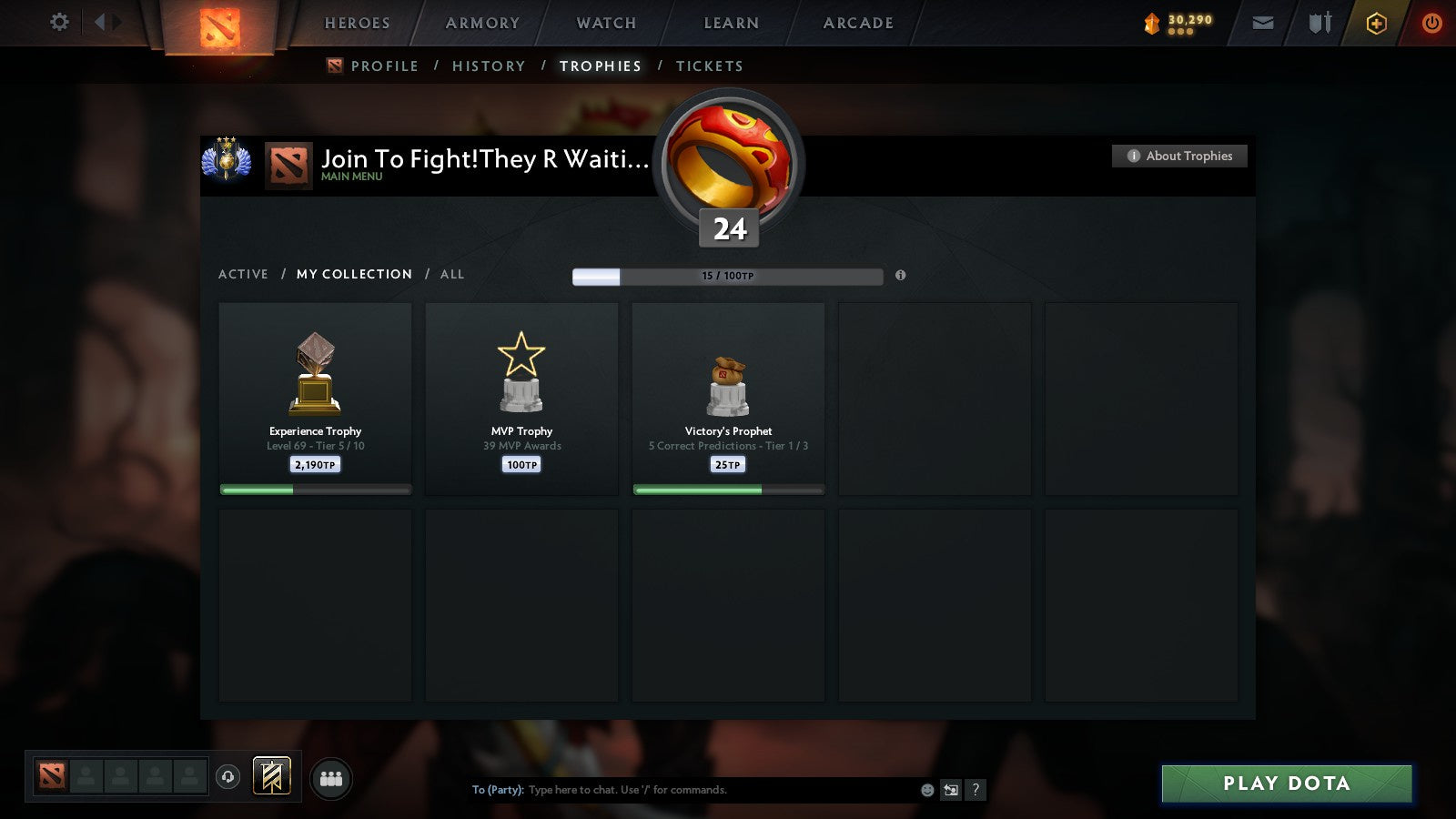This screenshot has height=819, width=1456.
Task: Open the mail notifications icon
Action: (x=1263, y=23)
